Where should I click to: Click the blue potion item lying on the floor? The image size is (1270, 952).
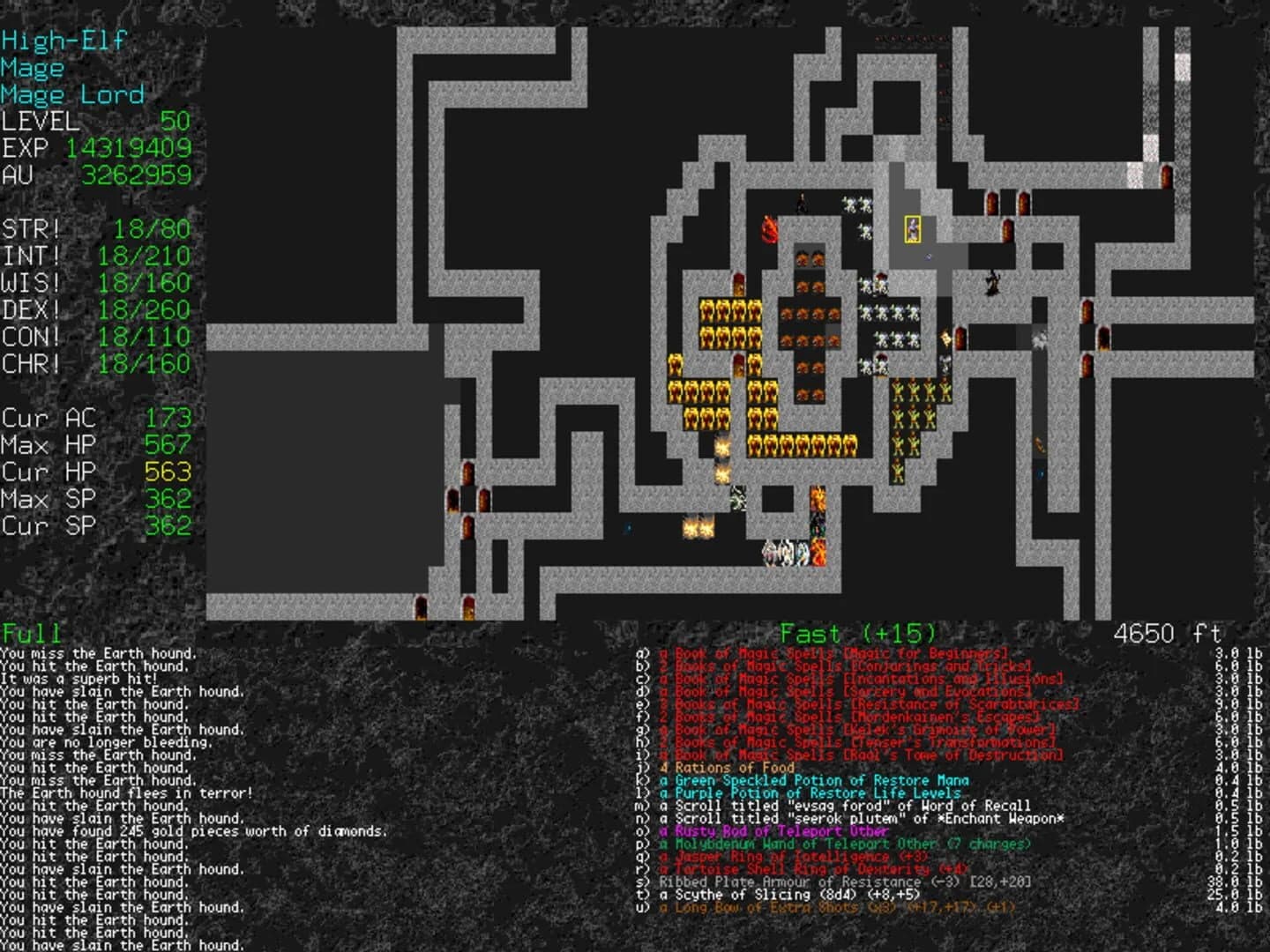pyautogui.click(x=928, y=257)
